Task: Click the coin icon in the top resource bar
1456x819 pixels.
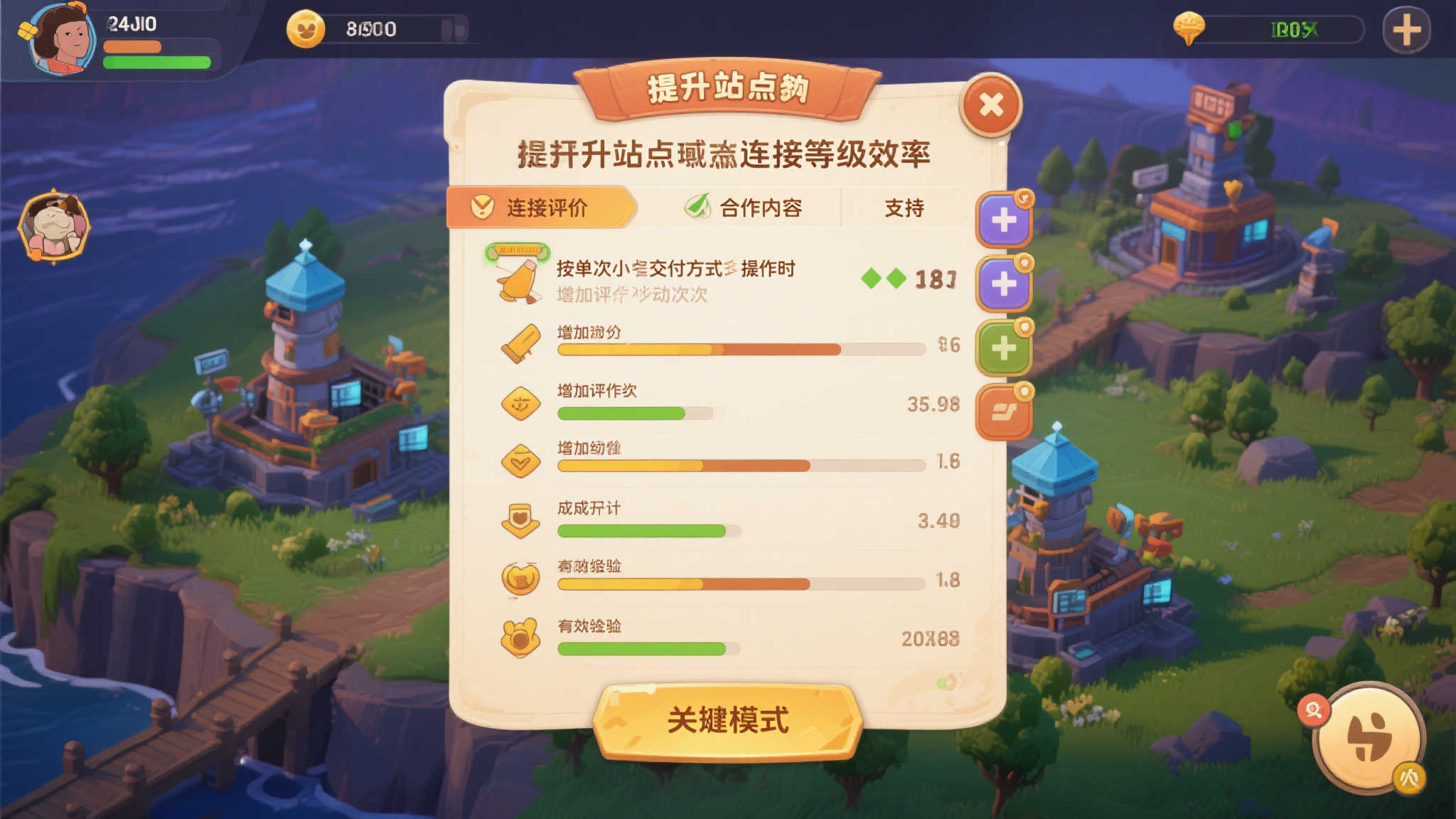Action: click(307, 28)
